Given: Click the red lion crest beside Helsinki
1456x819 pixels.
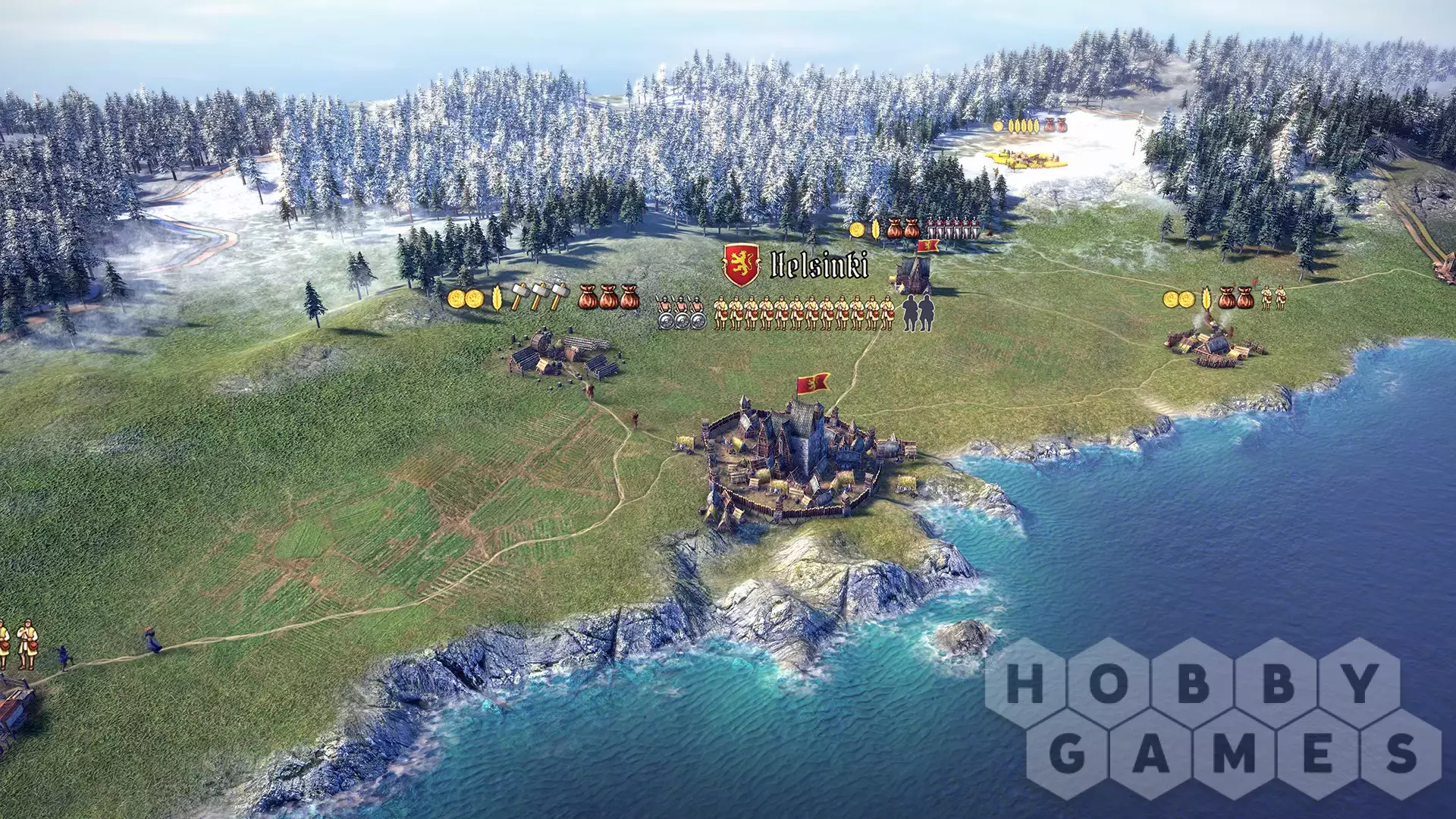Looking at the screenshot, I should click(x=742, y=265).
